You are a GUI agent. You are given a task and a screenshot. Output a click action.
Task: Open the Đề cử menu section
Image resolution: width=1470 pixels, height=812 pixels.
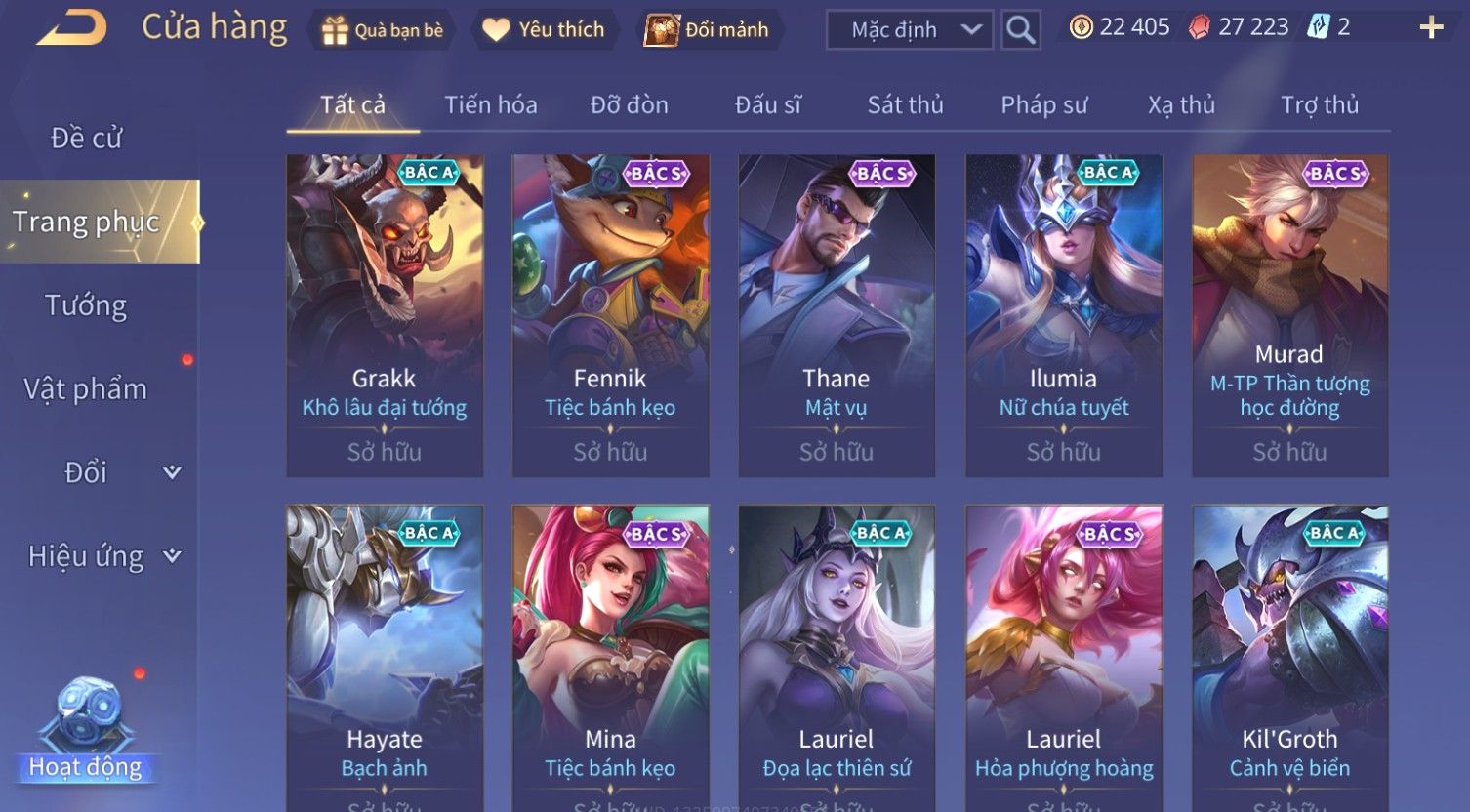(86, 139)
